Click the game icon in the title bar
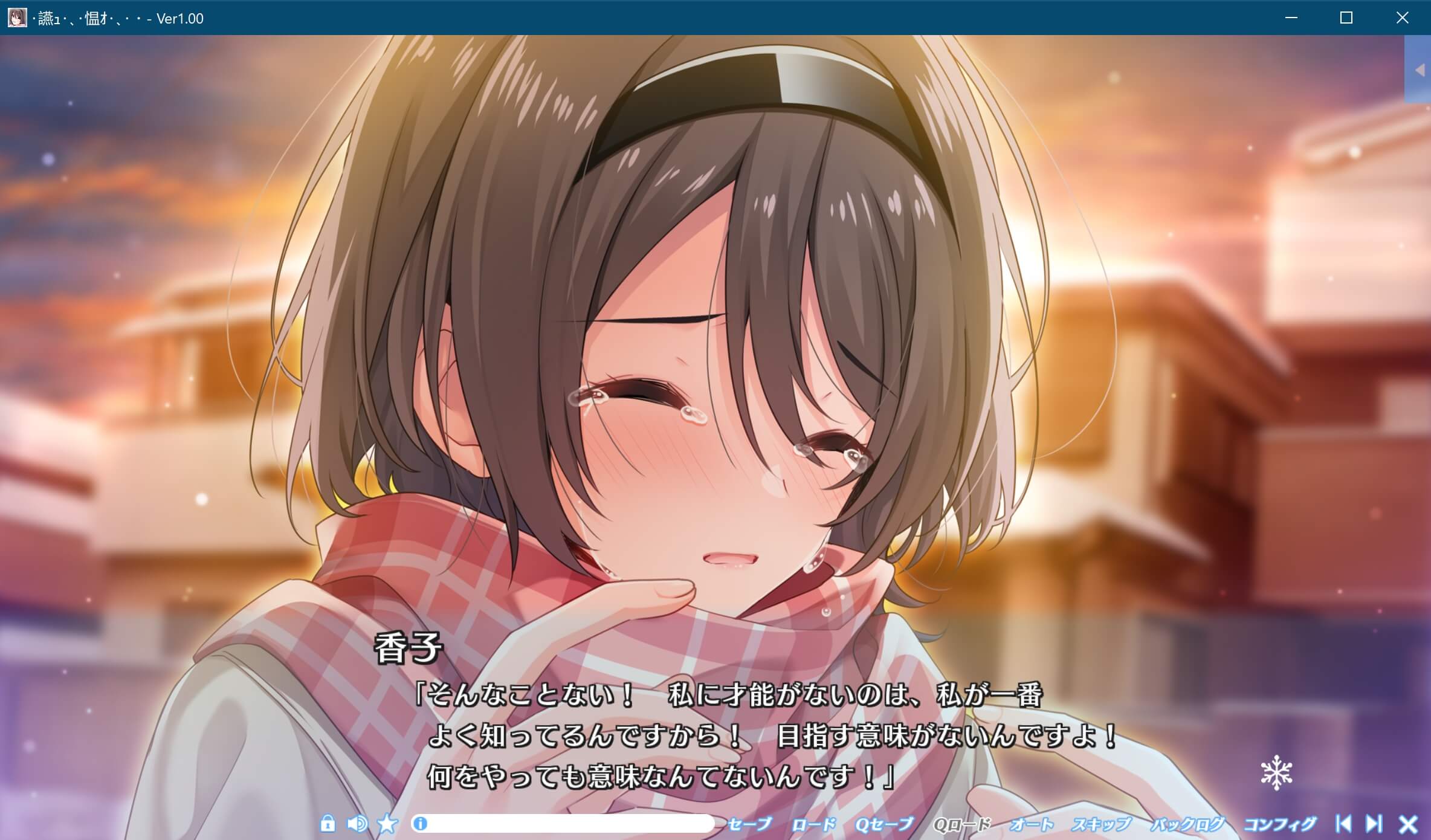1431x840 pixels. click(16, 18)
